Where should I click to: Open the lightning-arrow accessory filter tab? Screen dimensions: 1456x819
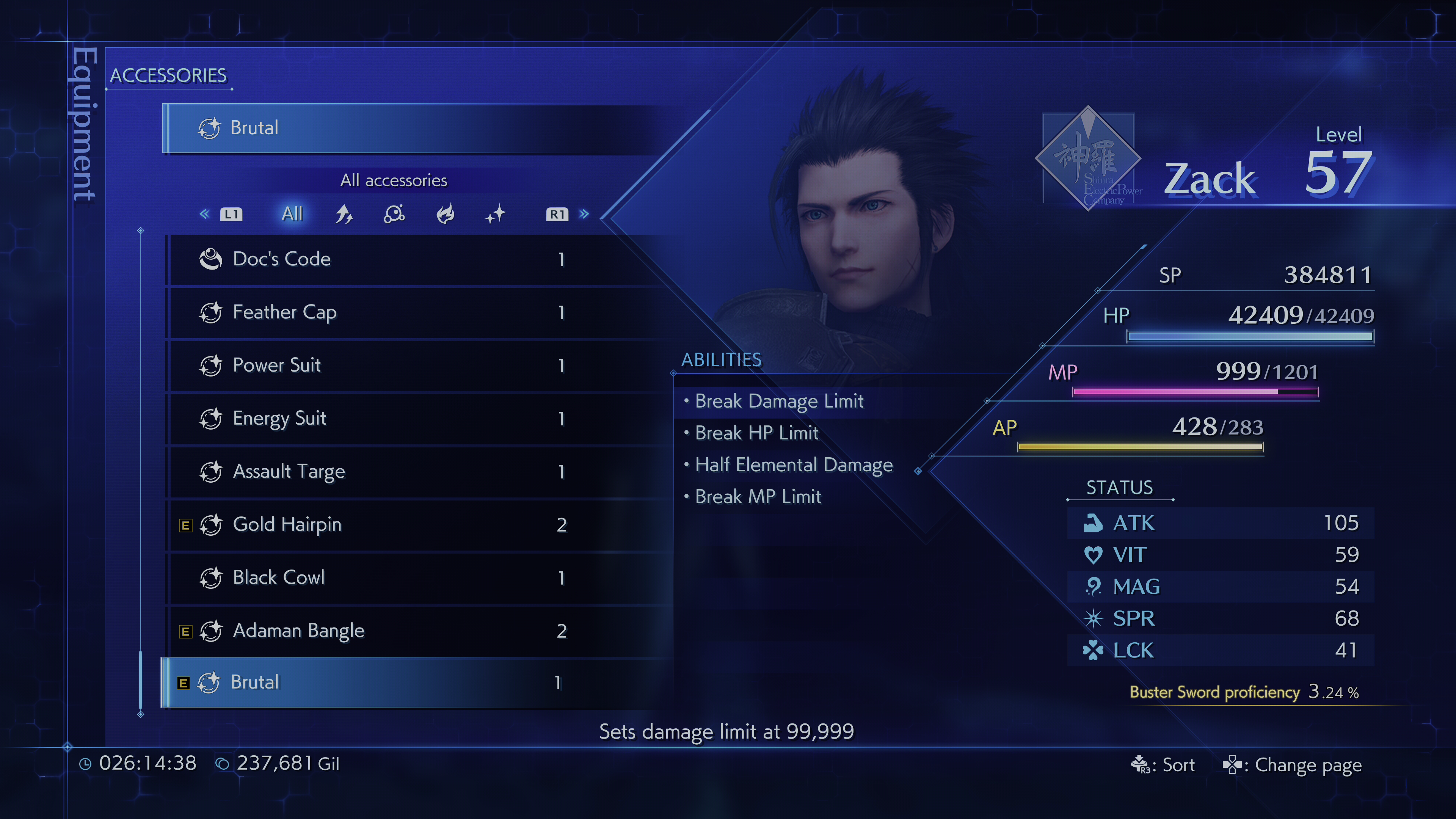[x=344, y=214]
